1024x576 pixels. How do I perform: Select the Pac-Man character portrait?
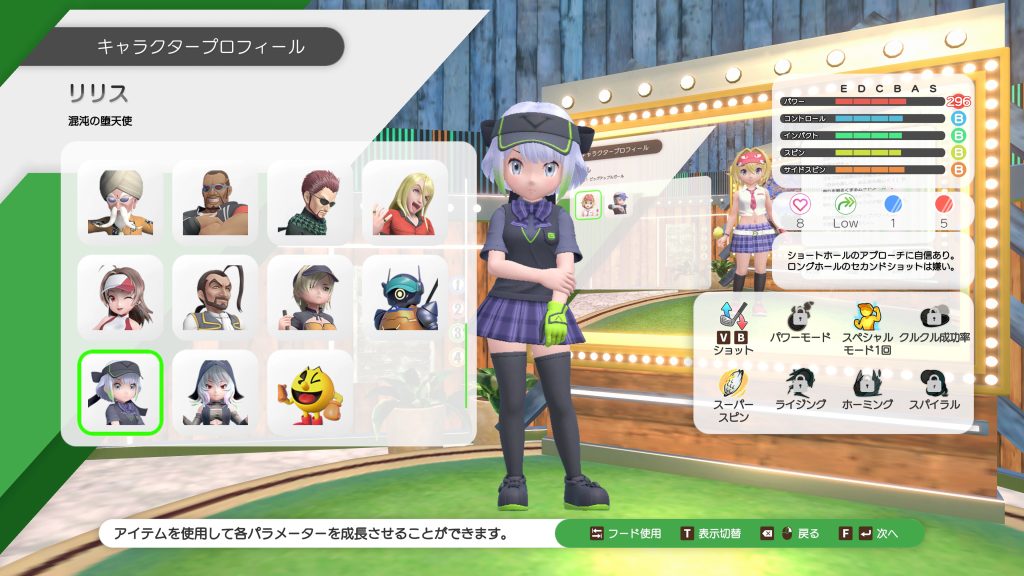pos(310,392)
